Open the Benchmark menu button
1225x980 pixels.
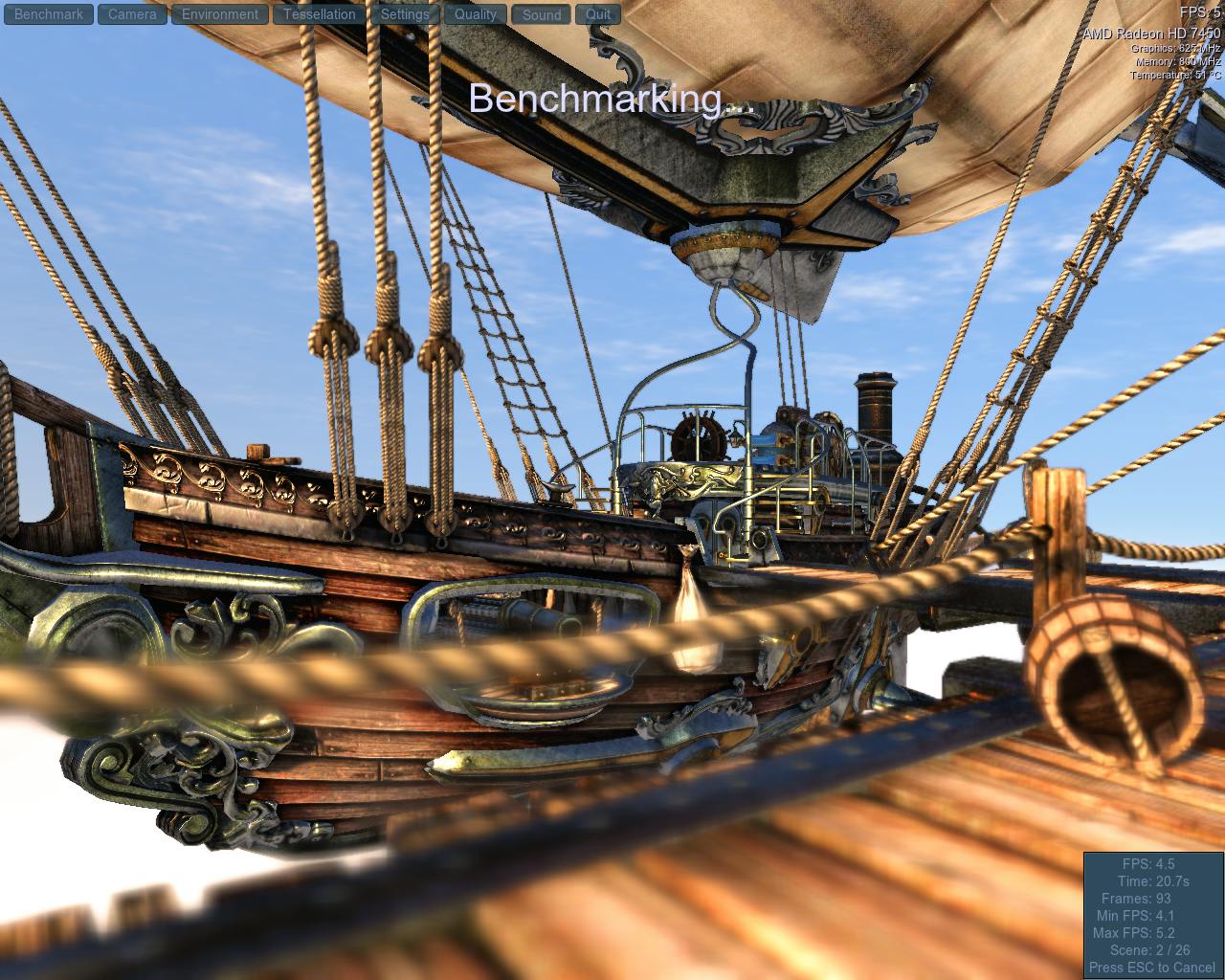click(x=50, y=14)
